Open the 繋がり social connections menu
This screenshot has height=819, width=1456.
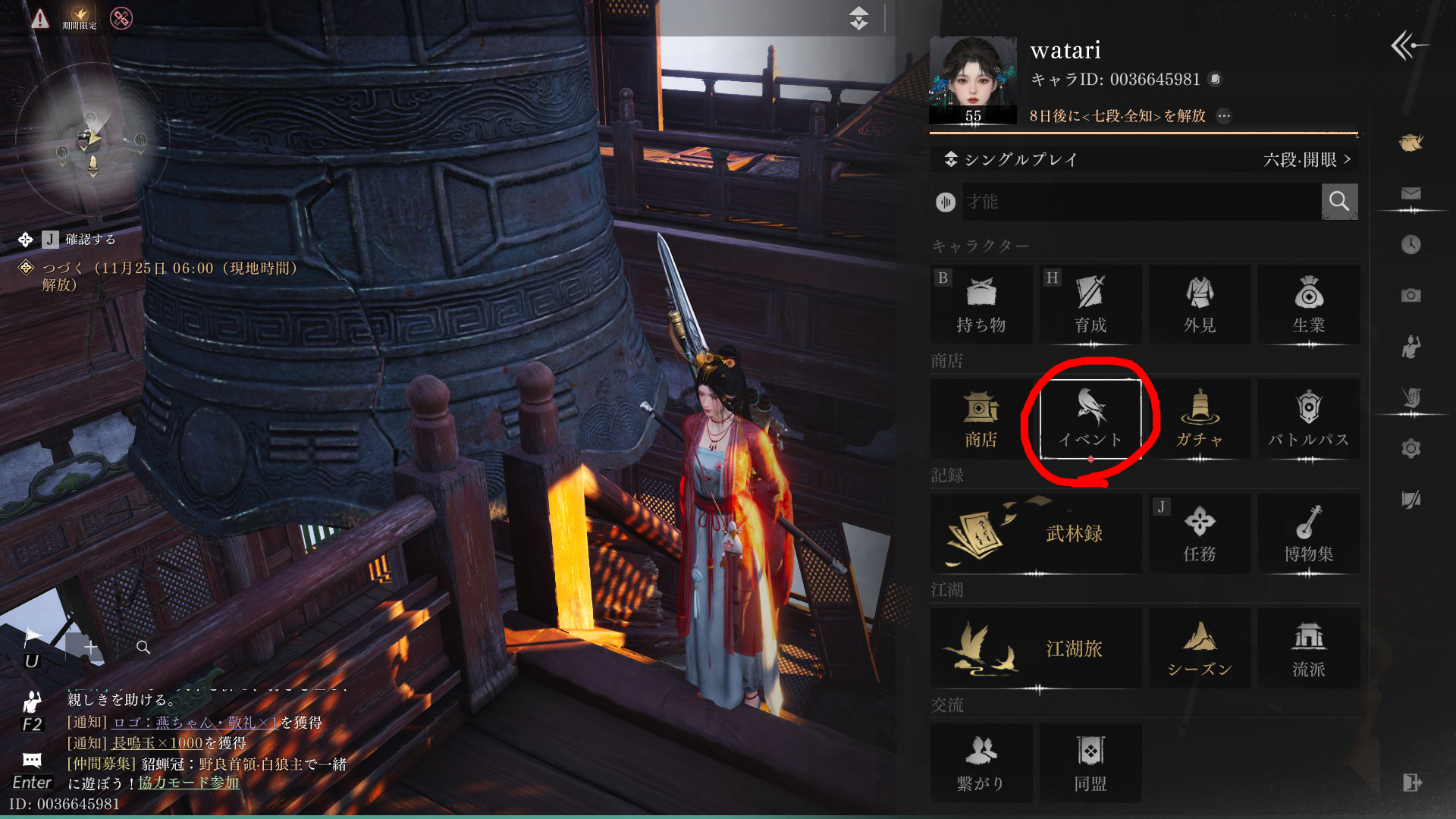point(981,763)
